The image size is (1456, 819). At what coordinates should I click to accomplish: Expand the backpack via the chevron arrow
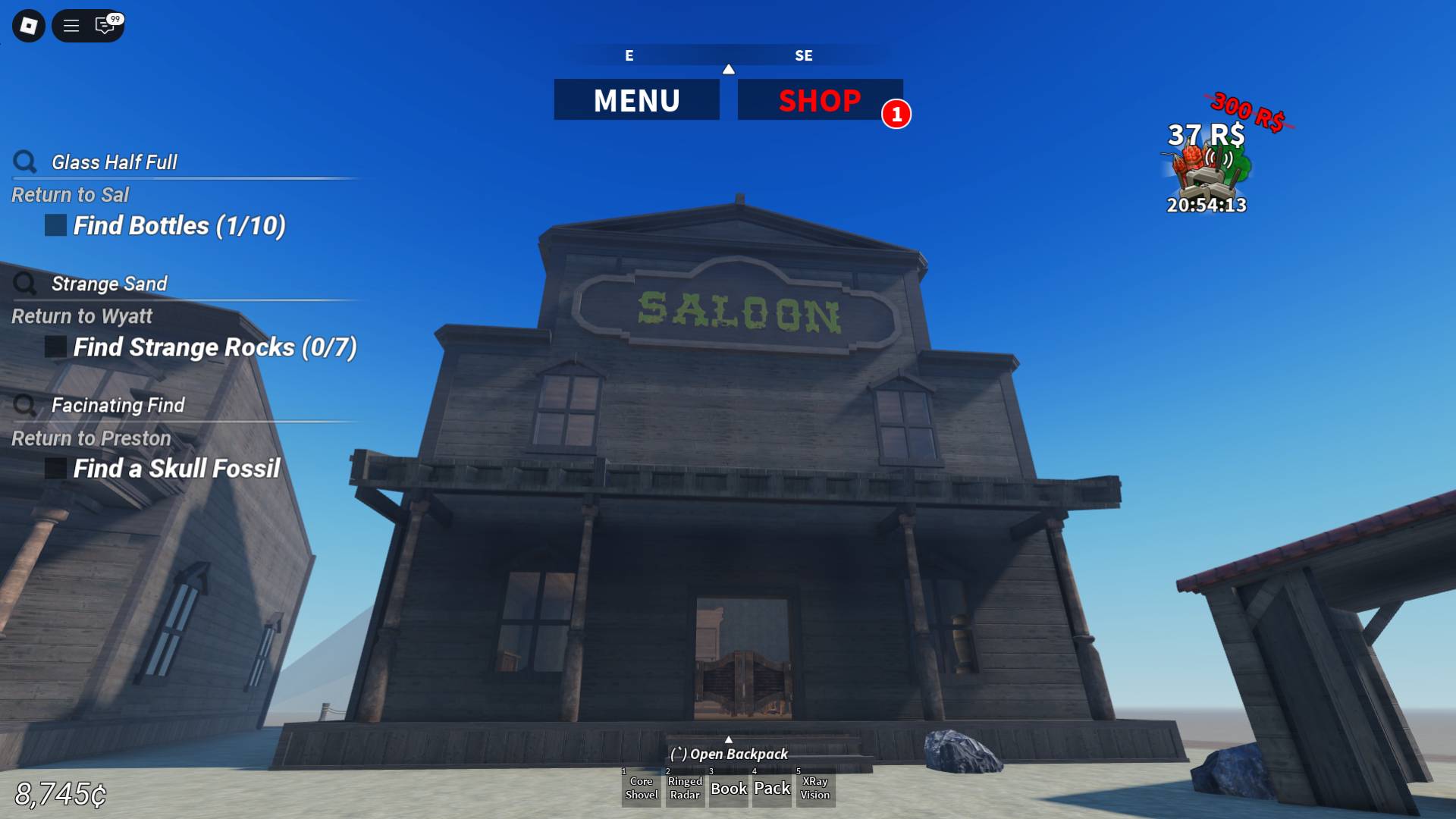730,739
